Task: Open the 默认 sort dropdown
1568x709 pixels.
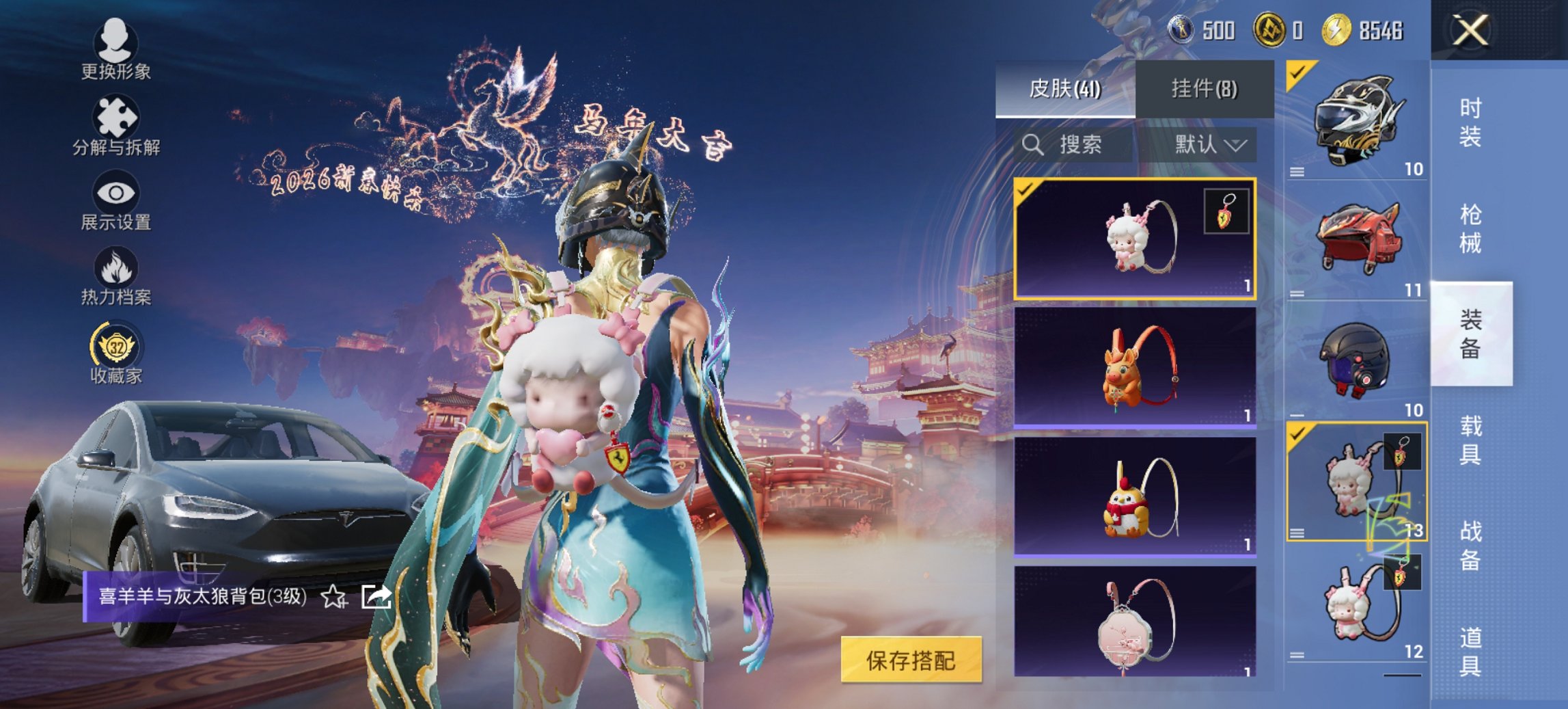Action: [x=1213, y=146]
